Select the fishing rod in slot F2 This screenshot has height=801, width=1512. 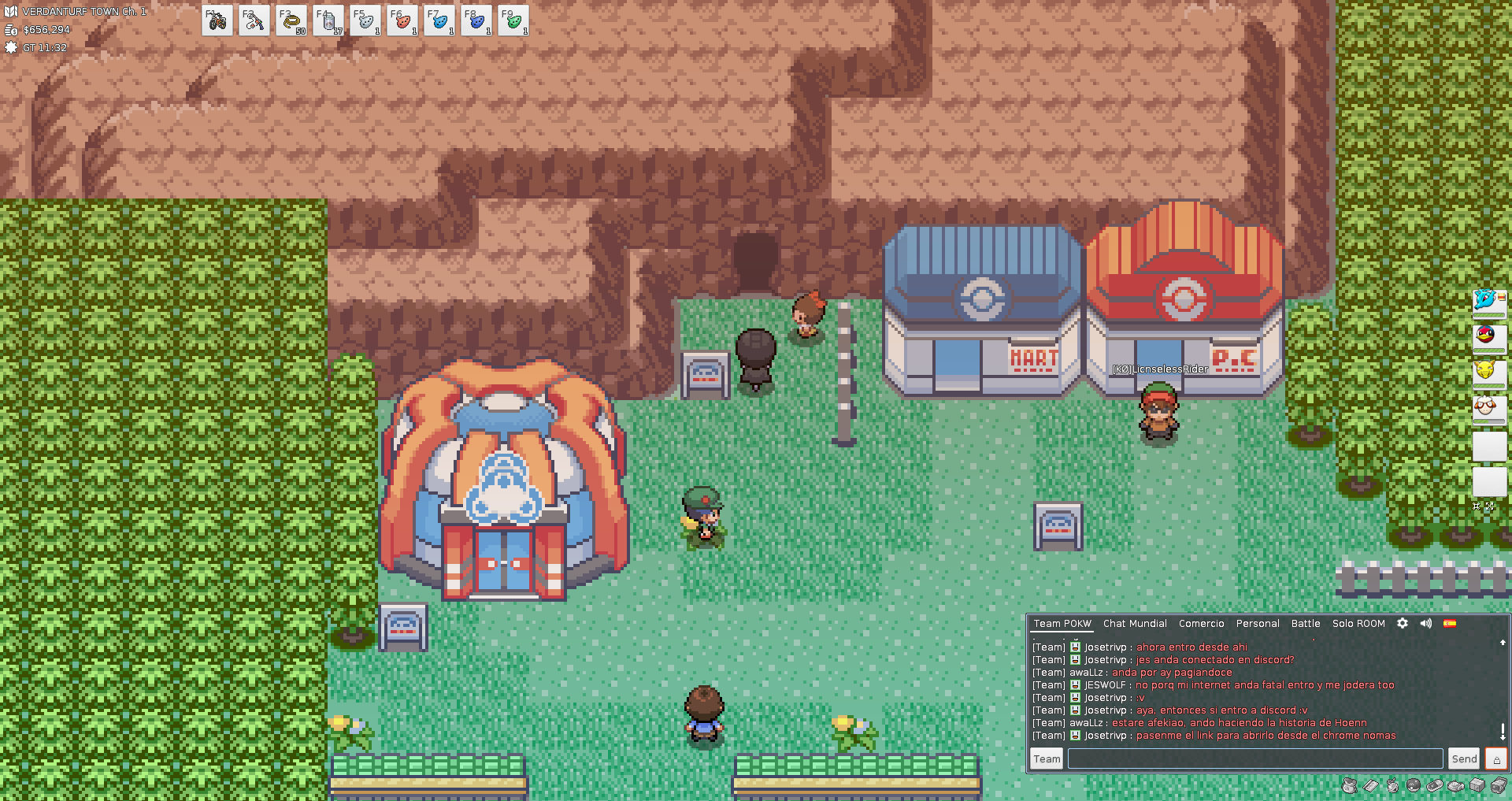coord(254,21)
